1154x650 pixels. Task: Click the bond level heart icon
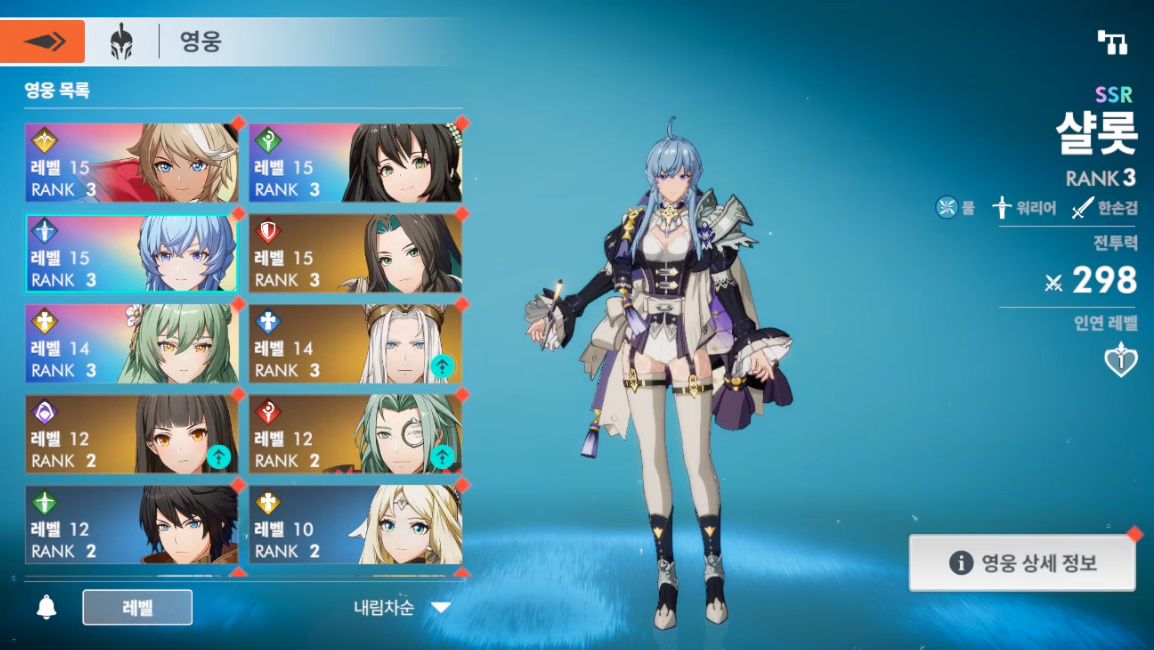[1120, 360]
